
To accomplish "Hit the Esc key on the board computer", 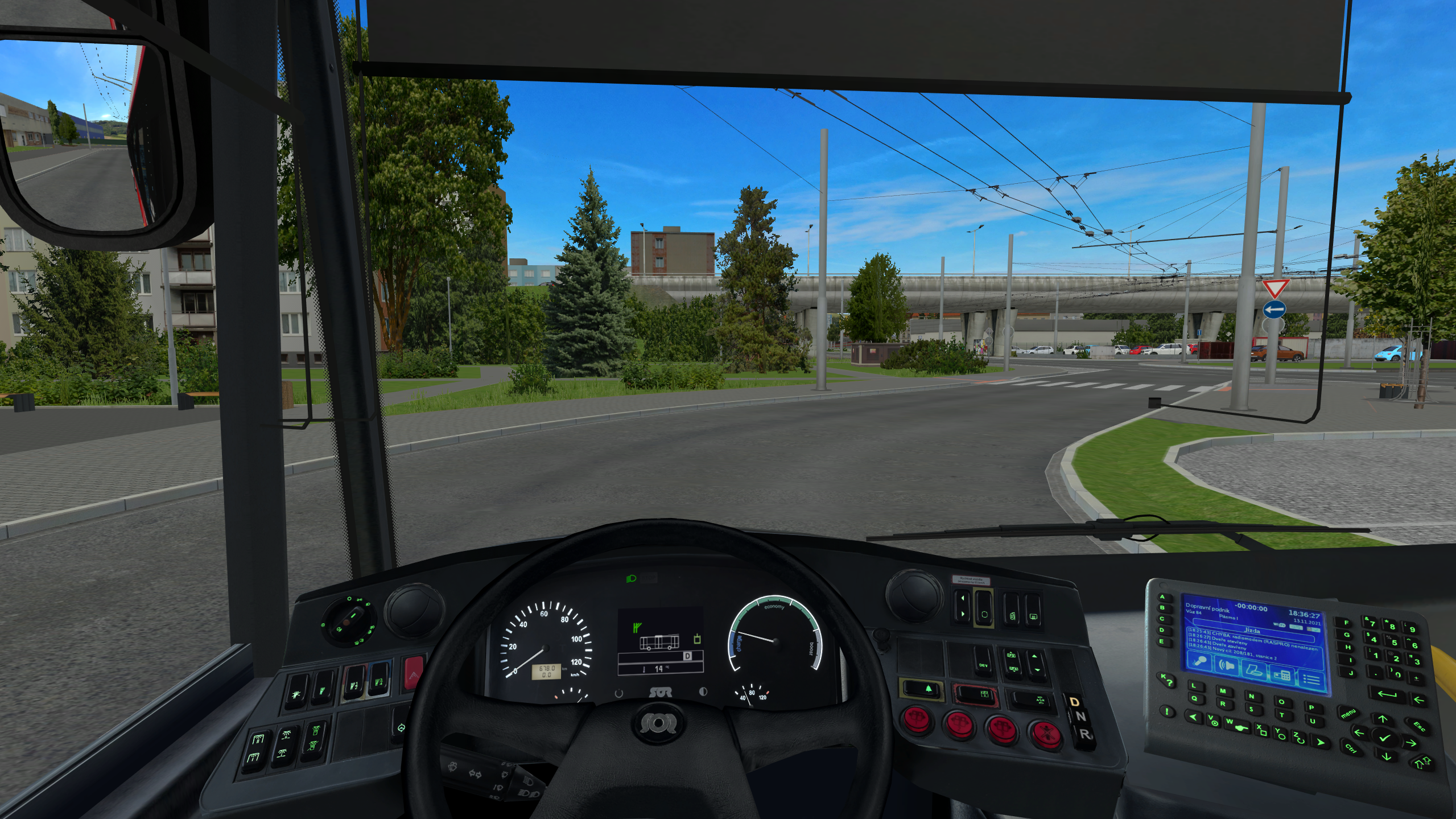I will coord(1418,726).
